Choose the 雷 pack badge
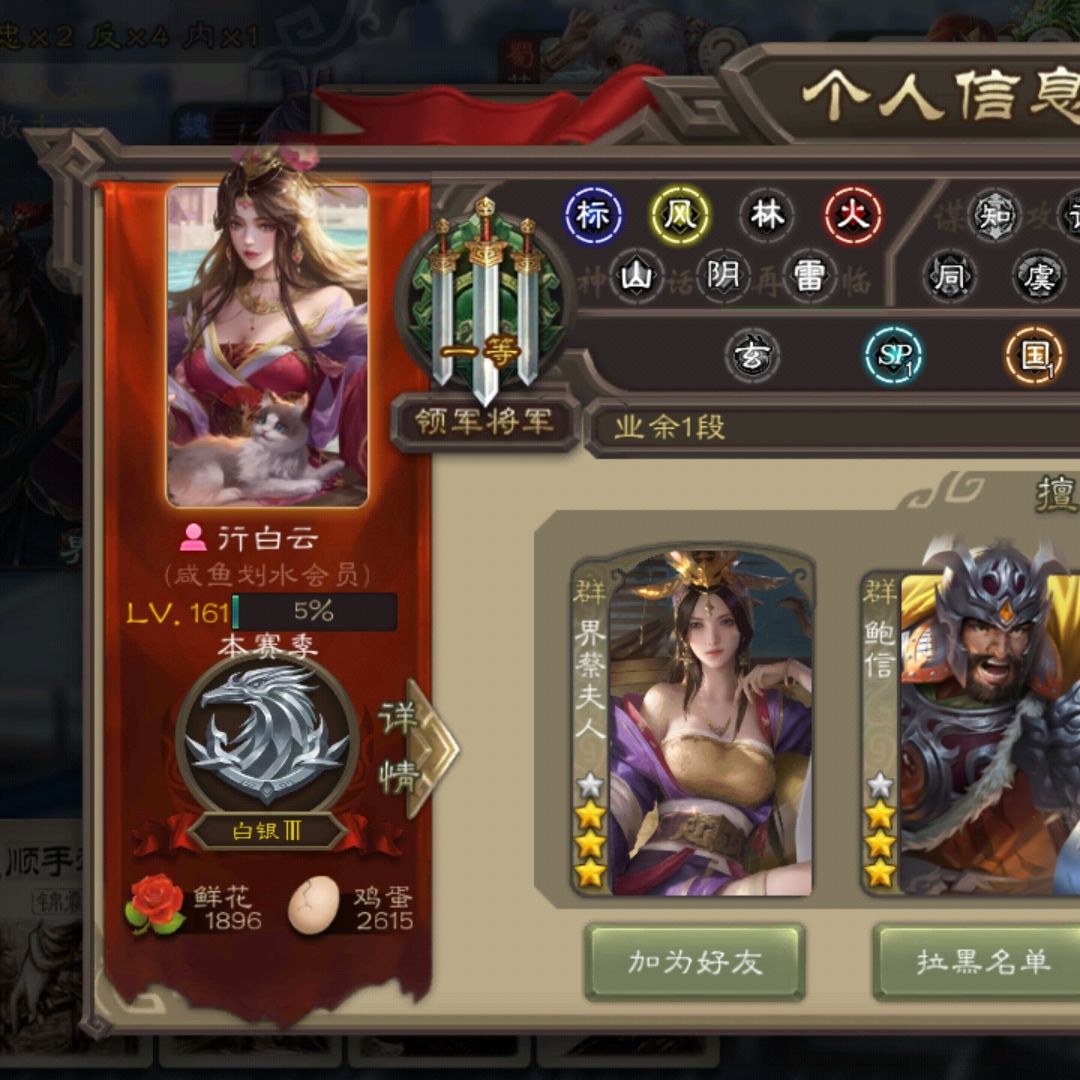 tap(807, 276)
